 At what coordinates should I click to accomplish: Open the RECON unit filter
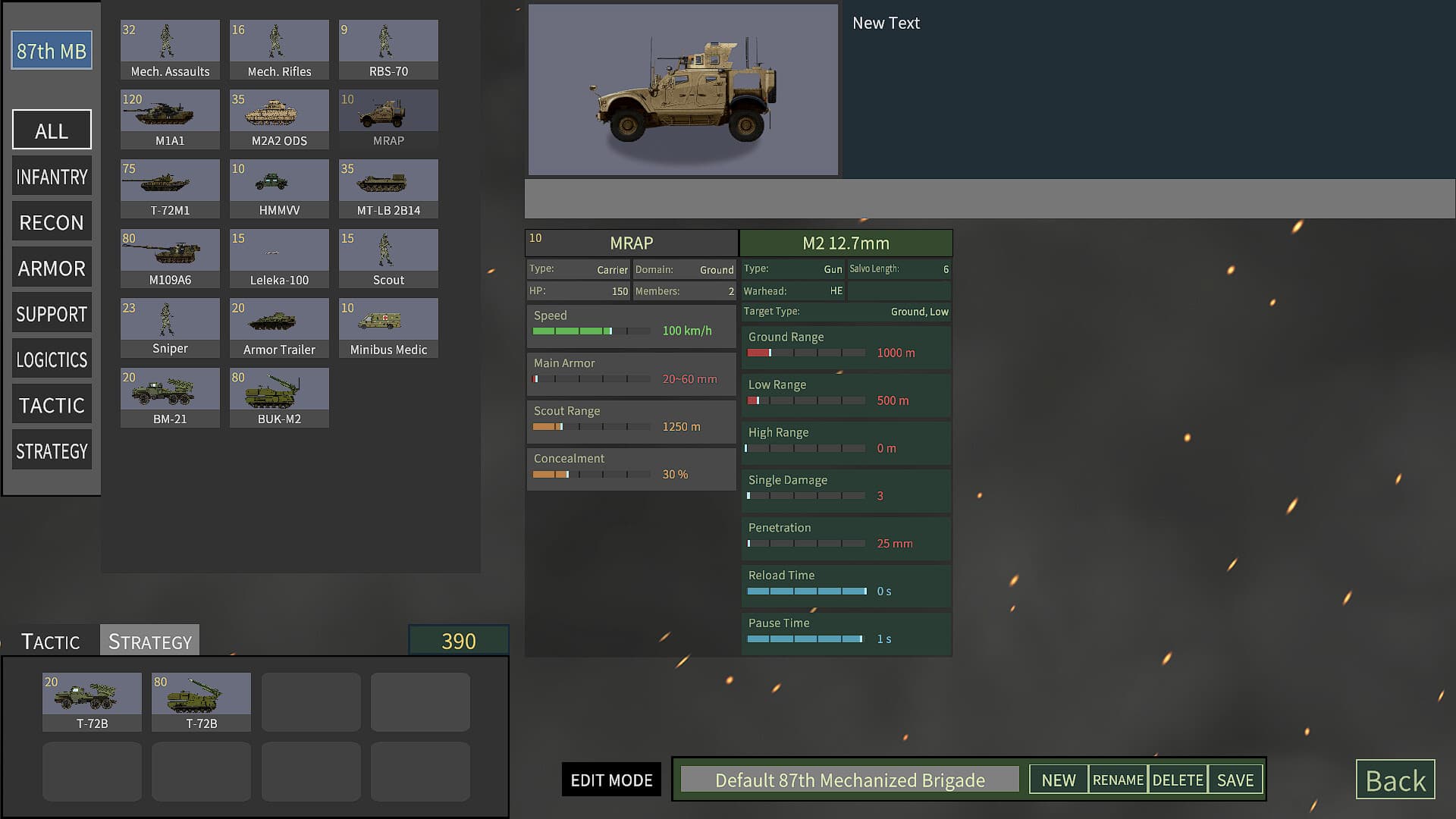tap(51, 221)
